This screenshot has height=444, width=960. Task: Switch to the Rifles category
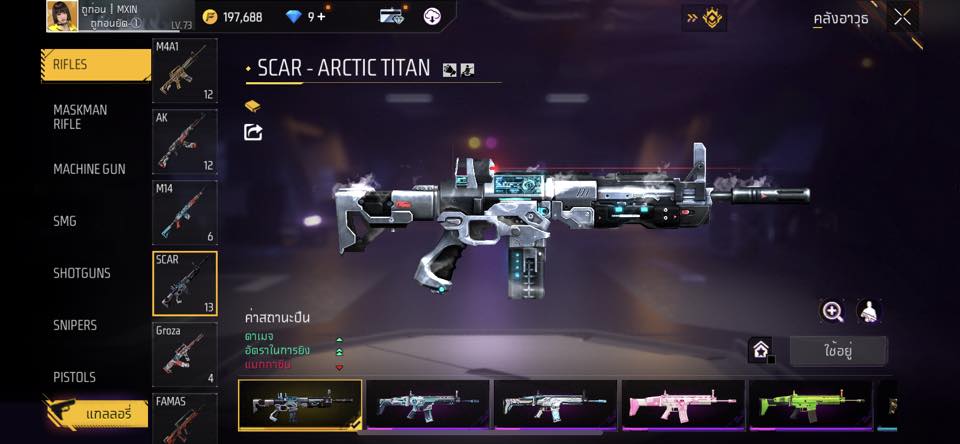96,65
